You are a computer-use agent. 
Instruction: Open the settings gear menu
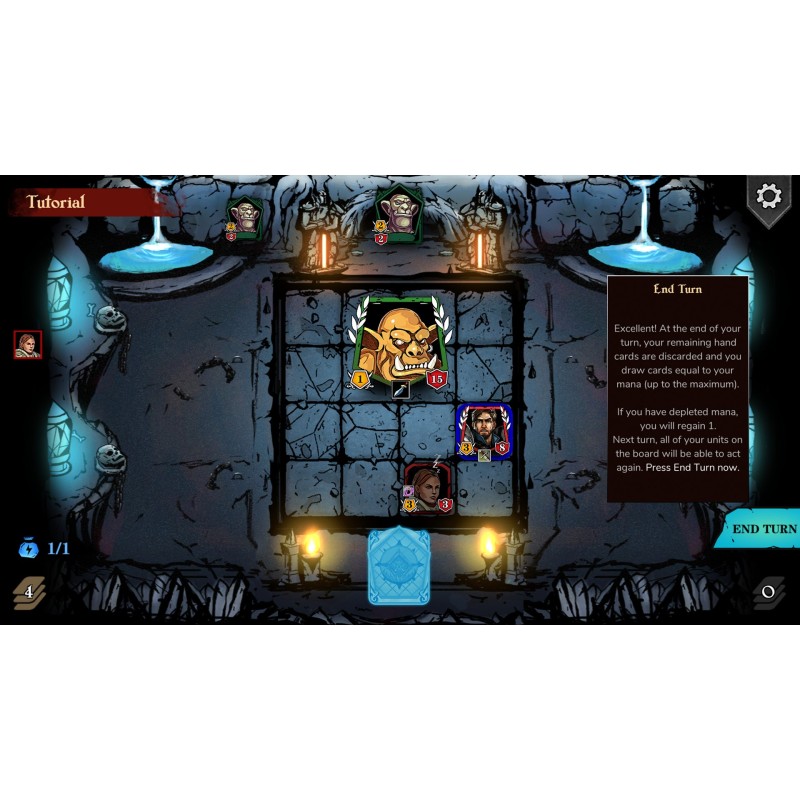[x=768, y=196]
